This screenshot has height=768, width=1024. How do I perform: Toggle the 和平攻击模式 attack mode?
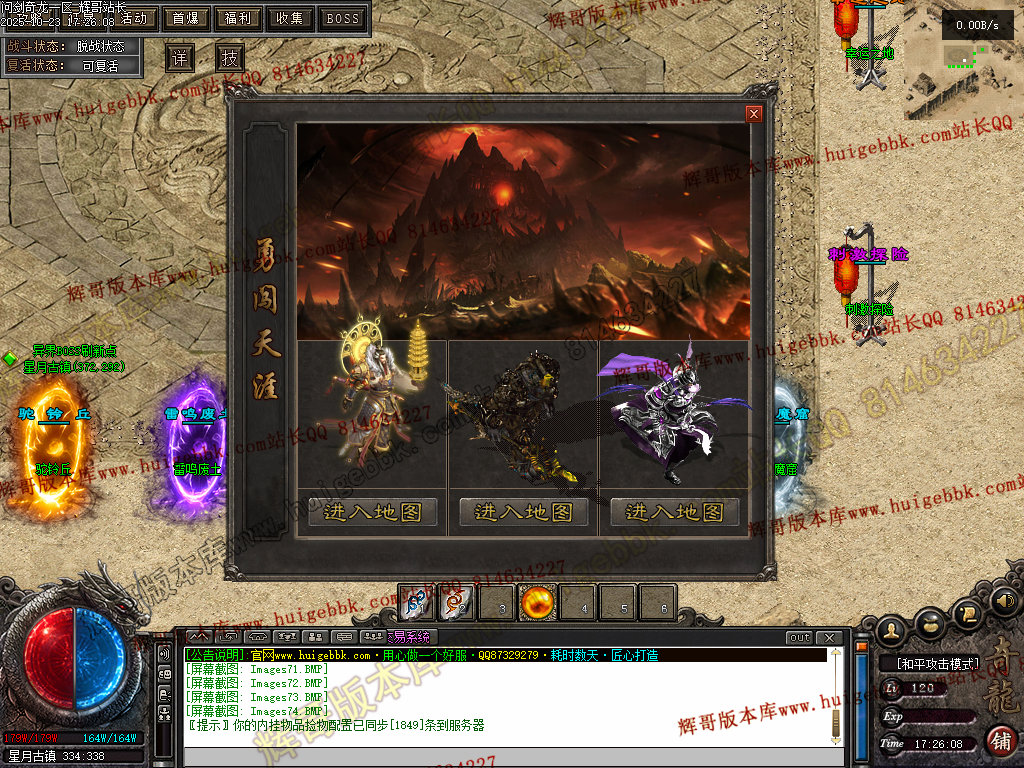(x=930, y=663)
